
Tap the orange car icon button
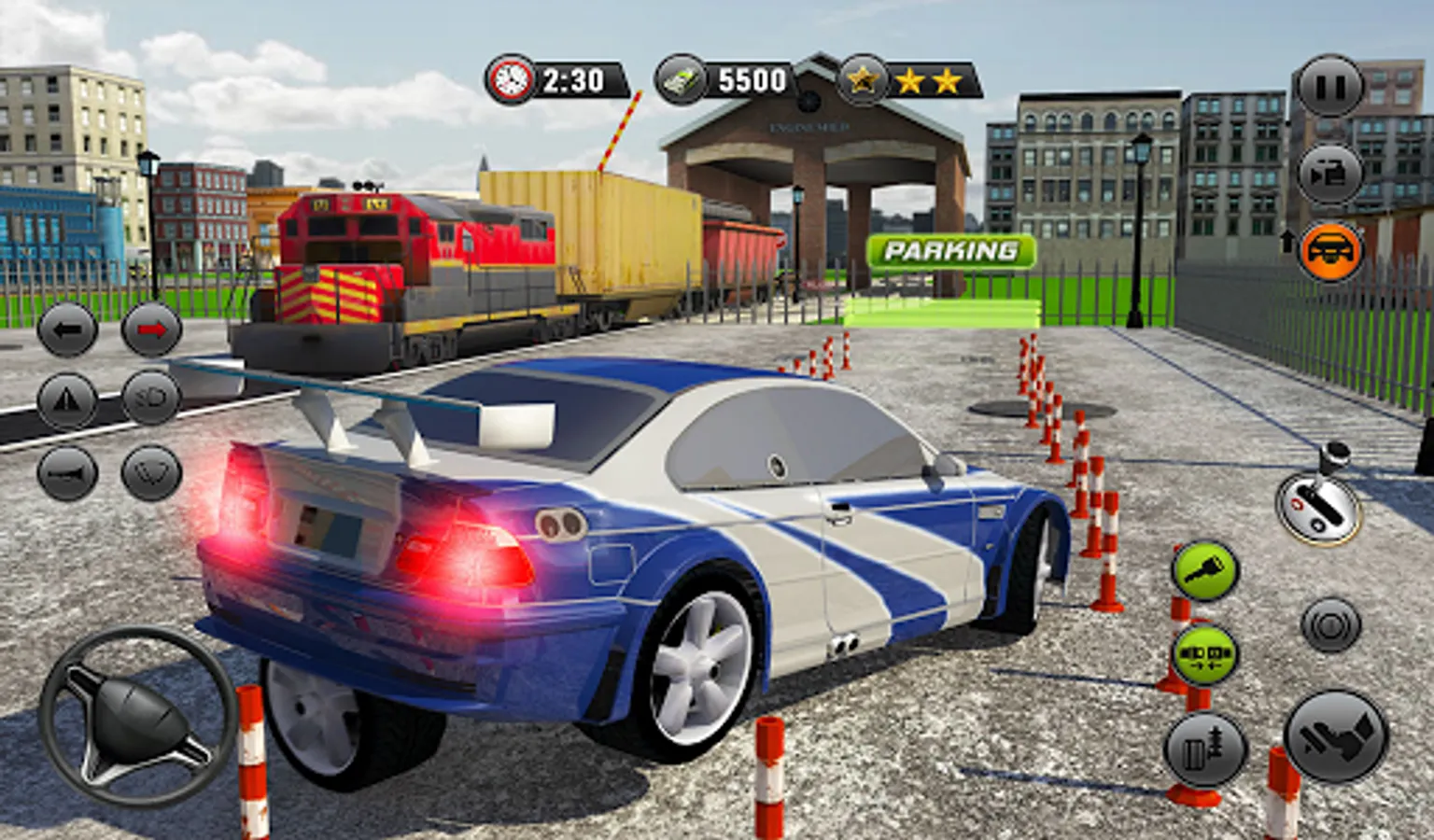1329,251
